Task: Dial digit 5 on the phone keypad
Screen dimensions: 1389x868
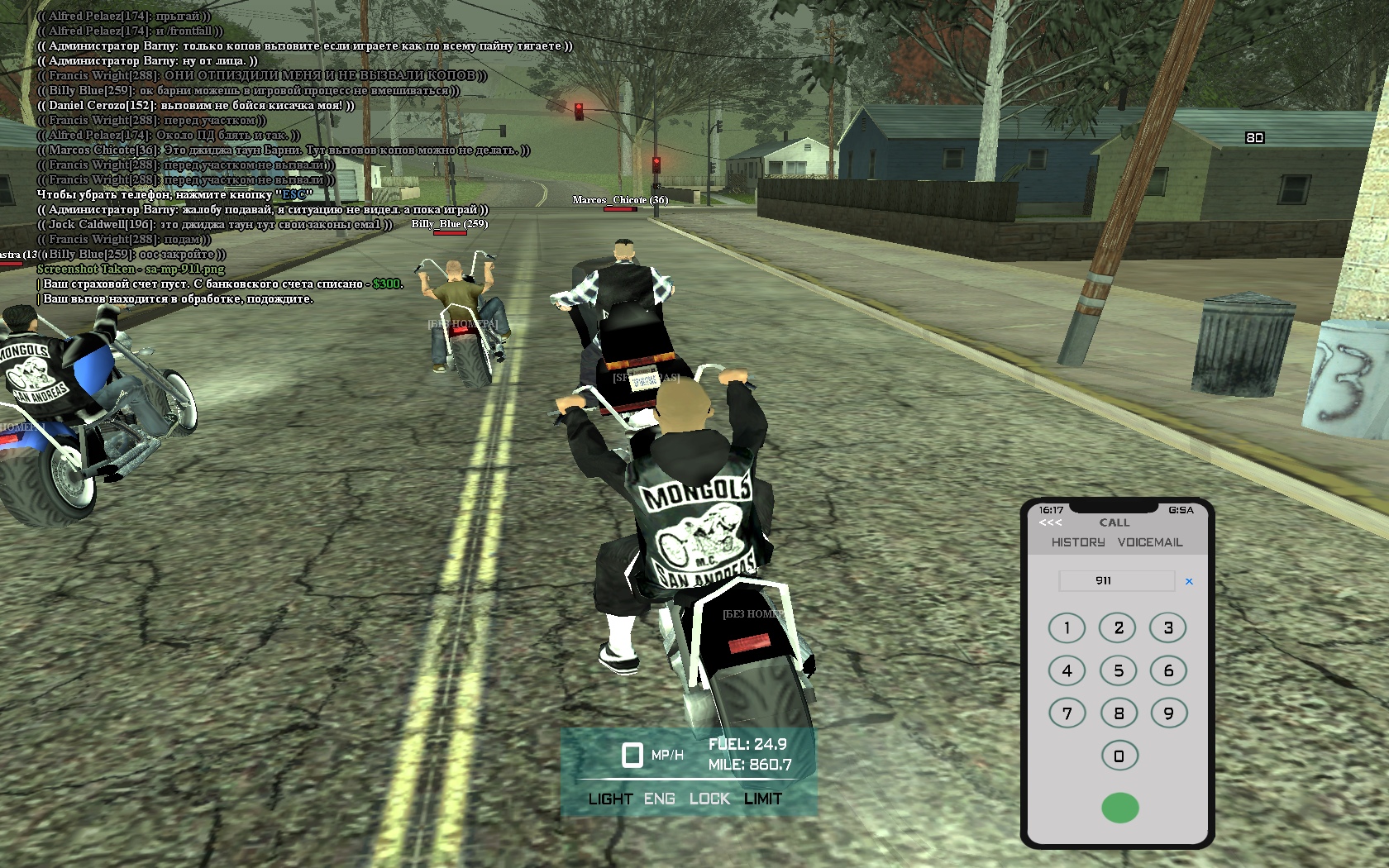Action: point(1118,670)
